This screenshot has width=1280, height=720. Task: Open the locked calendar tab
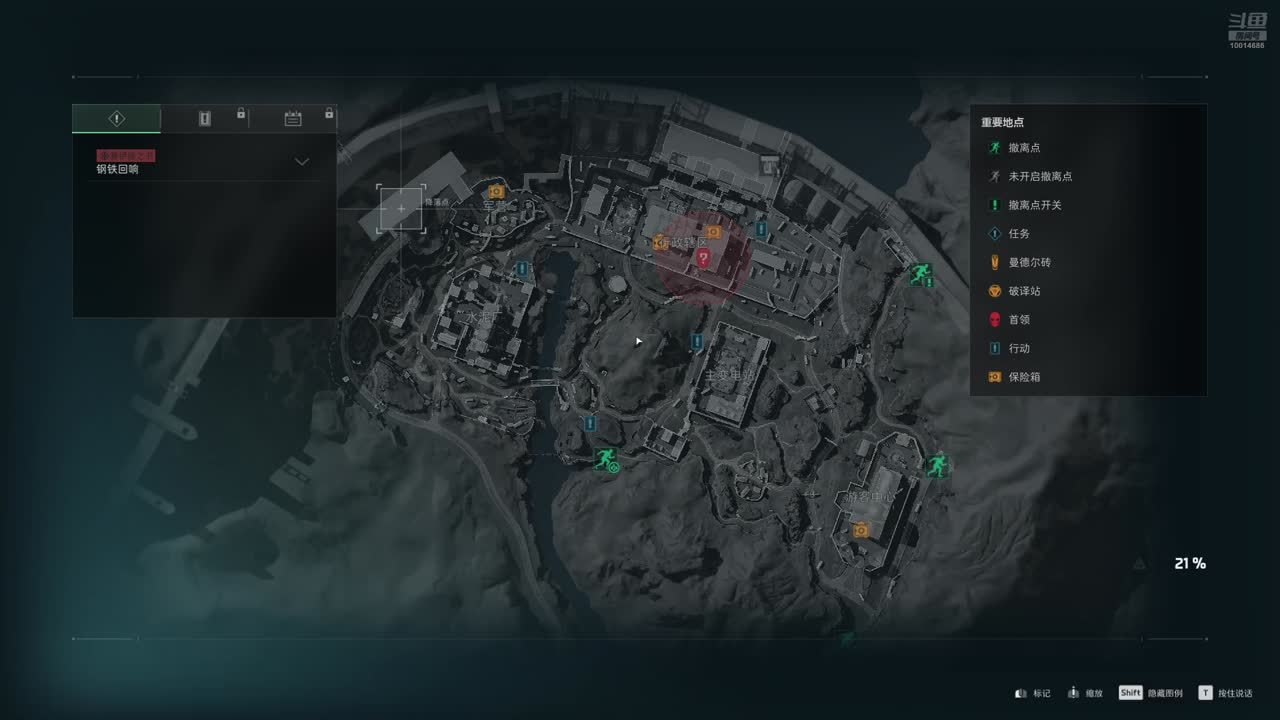point(293,119)
